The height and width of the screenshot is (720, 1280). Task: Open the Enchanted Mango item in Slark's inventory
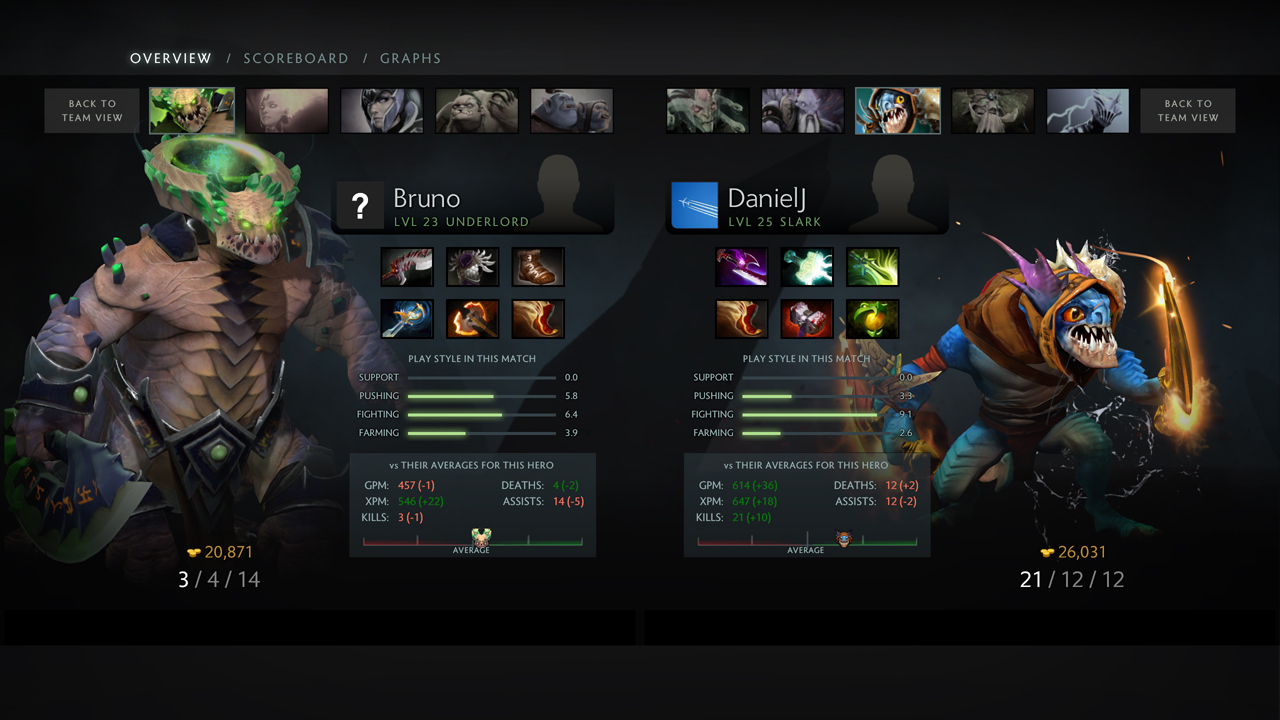tap(872, 318)
